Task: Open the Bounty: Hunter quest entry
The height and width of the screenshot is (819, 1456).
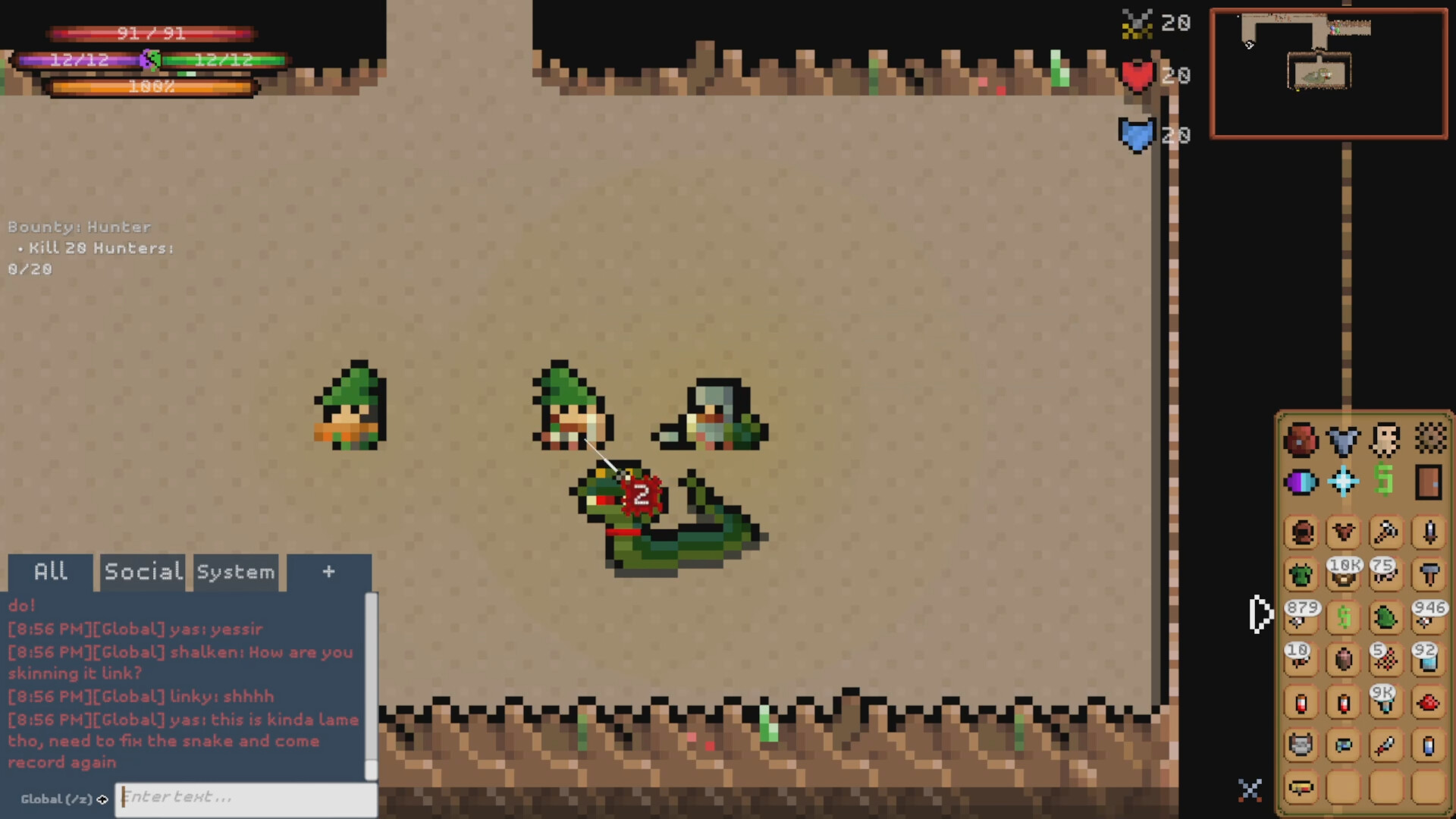Action: [x=80, y=227]
